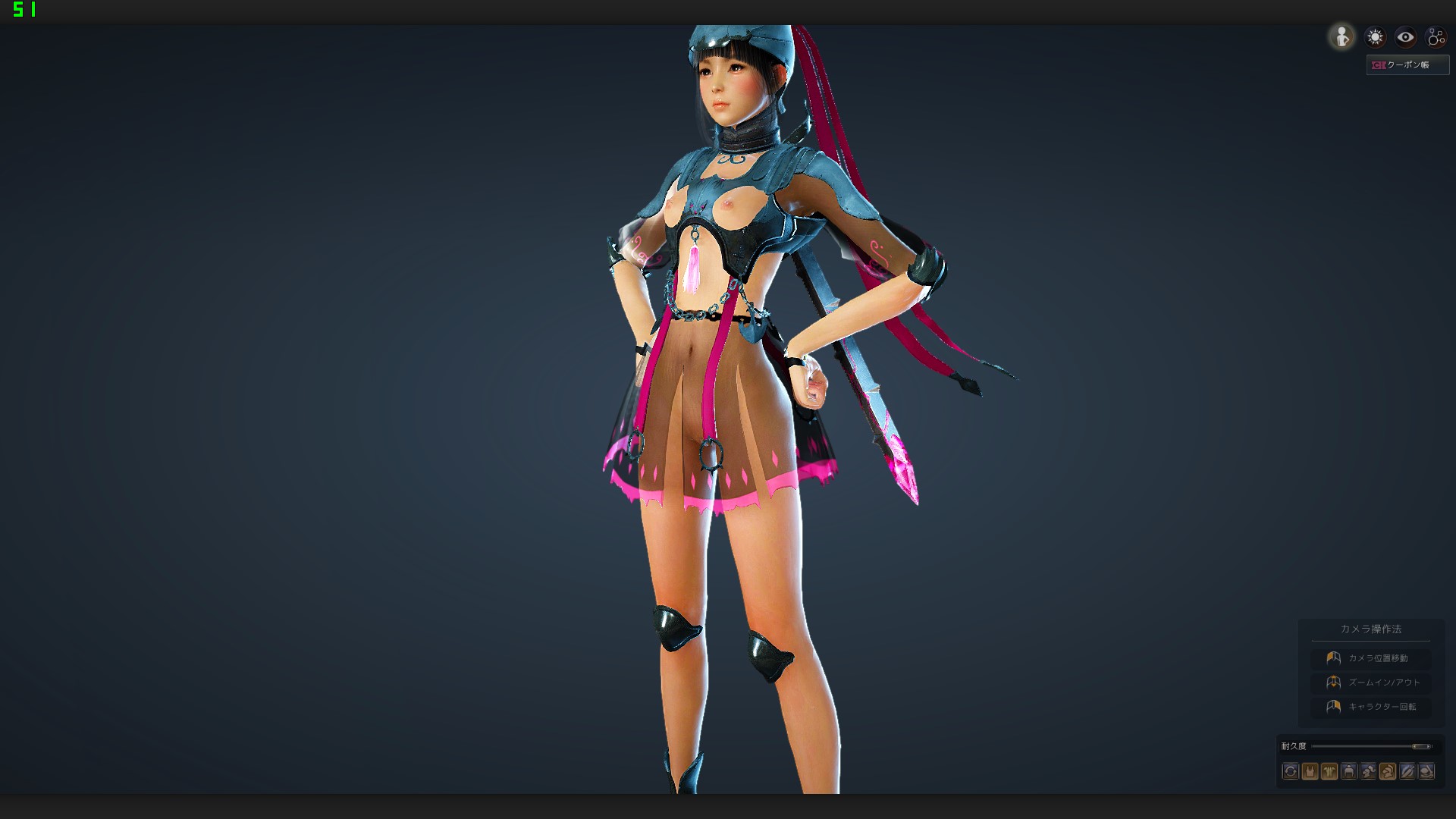Image resolution: width=1456 pixels, height=819 pixels.
Task: Open the eye view options icon
Action: click(x=1405, y=36)
